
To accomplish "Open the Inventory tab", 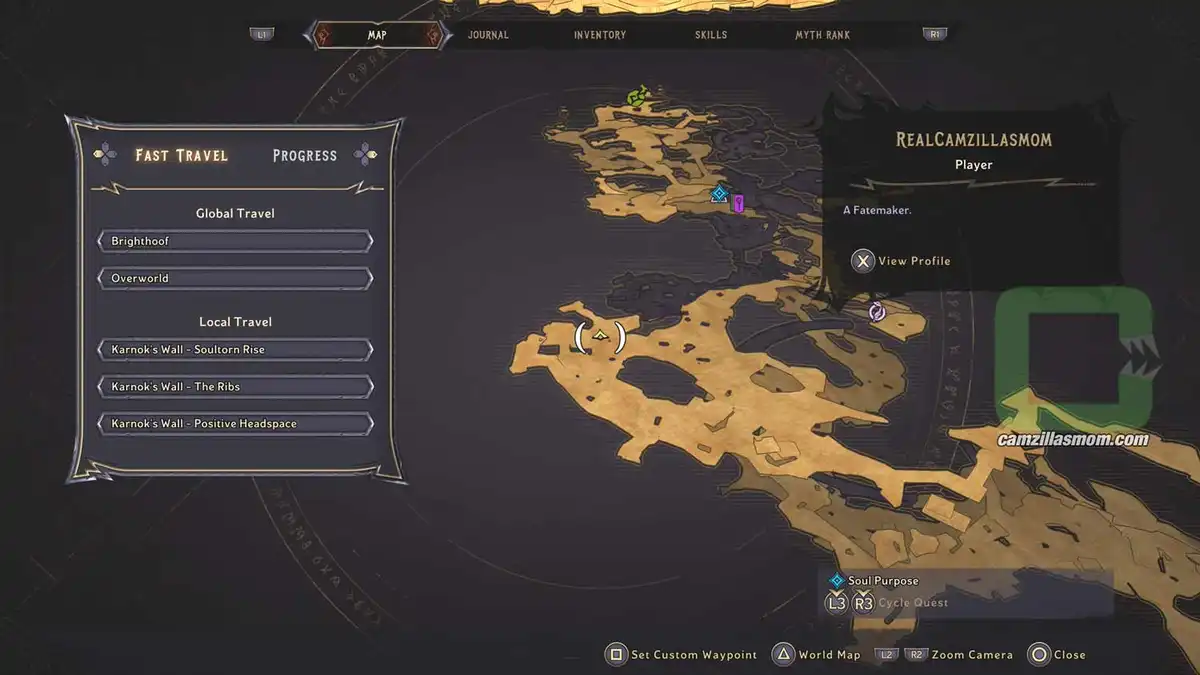I will 600,35.
